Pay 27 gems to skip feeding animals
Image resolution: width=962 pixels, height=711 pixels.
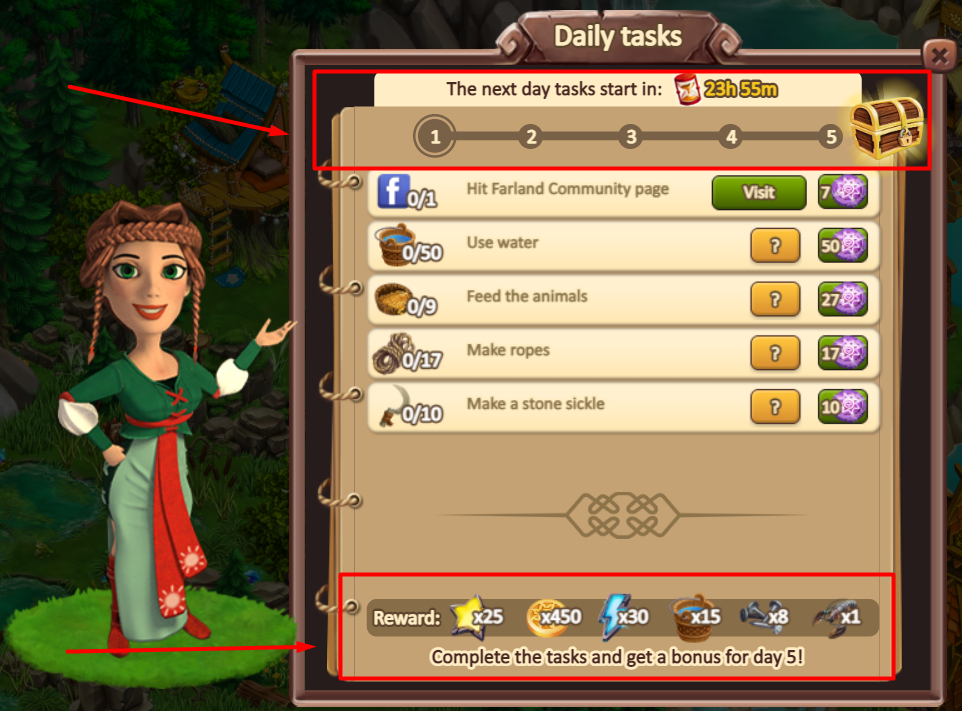pos(842,299)
